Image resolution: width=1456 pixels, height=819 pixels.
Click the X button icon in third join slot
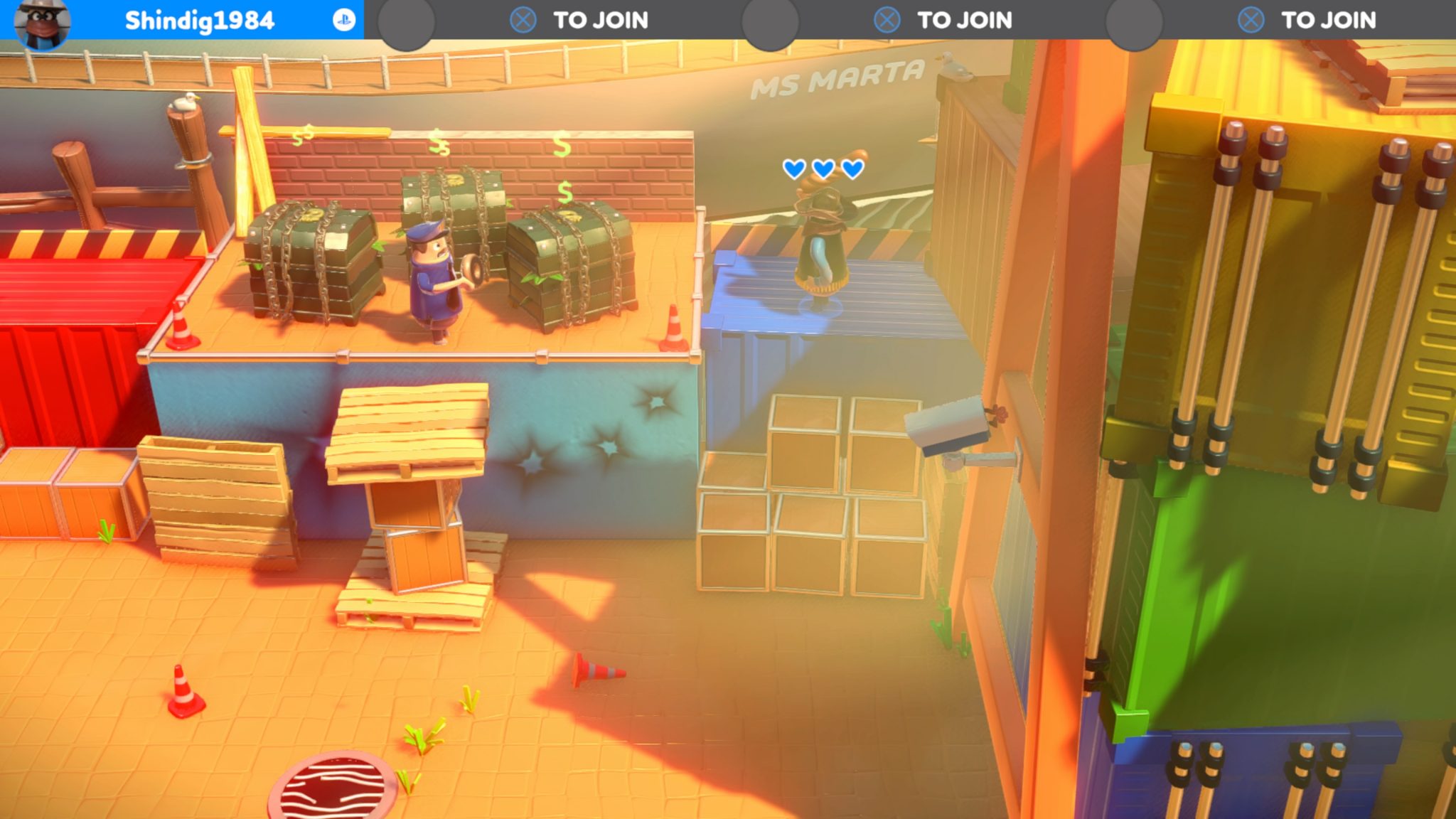tap(887, 21)
